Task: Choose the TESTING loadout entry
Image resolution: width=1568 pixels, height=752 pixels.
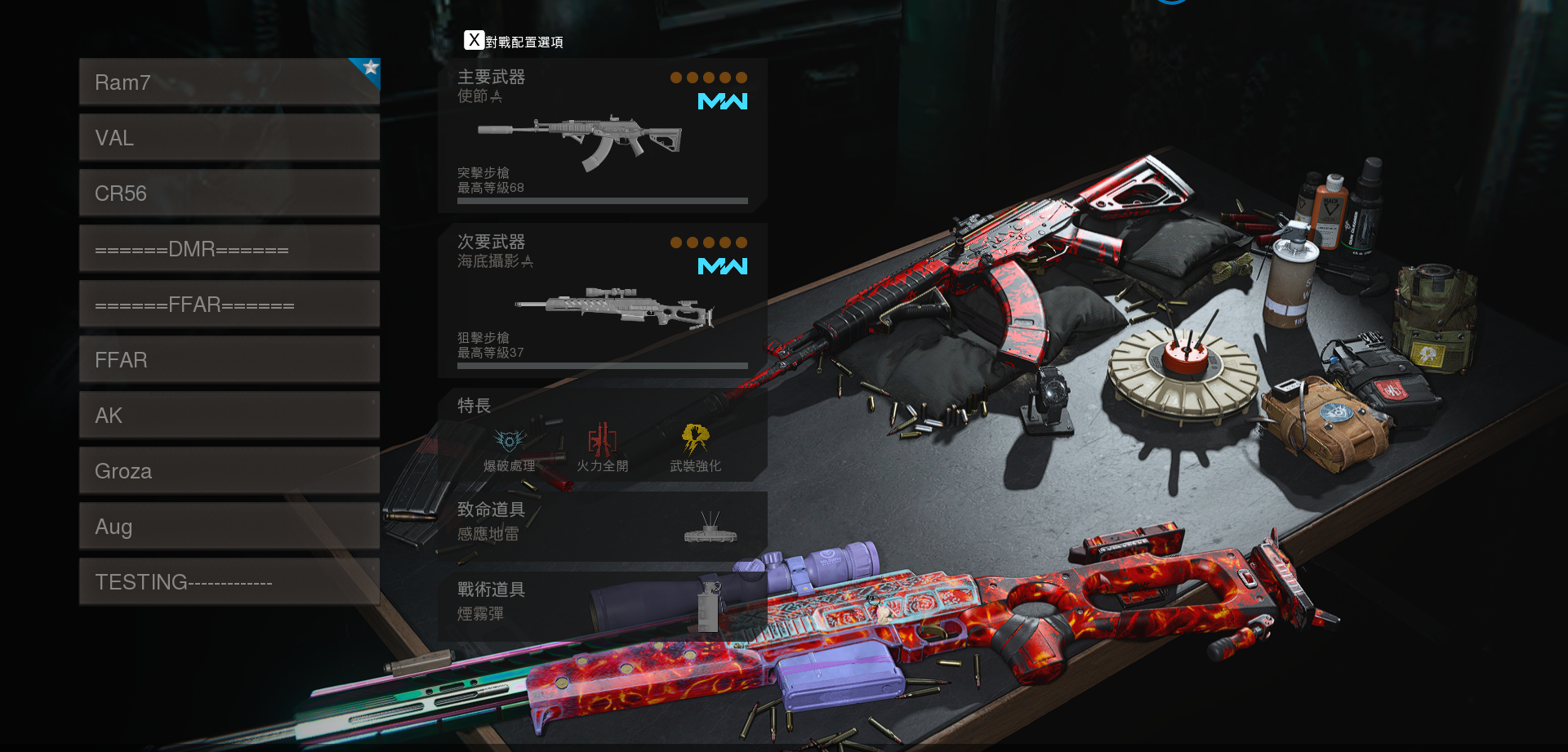Action: point(229,581)
